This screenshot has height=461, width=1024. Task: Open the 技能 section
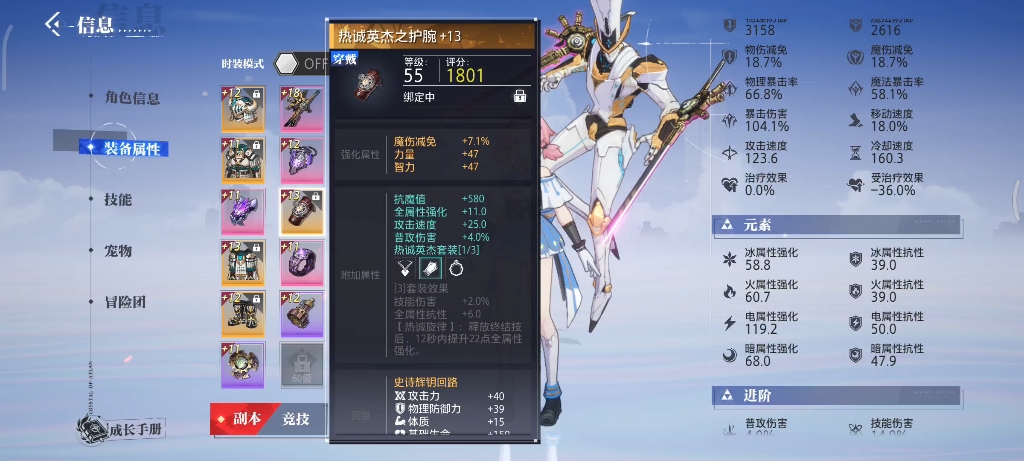tap(118, 200)
